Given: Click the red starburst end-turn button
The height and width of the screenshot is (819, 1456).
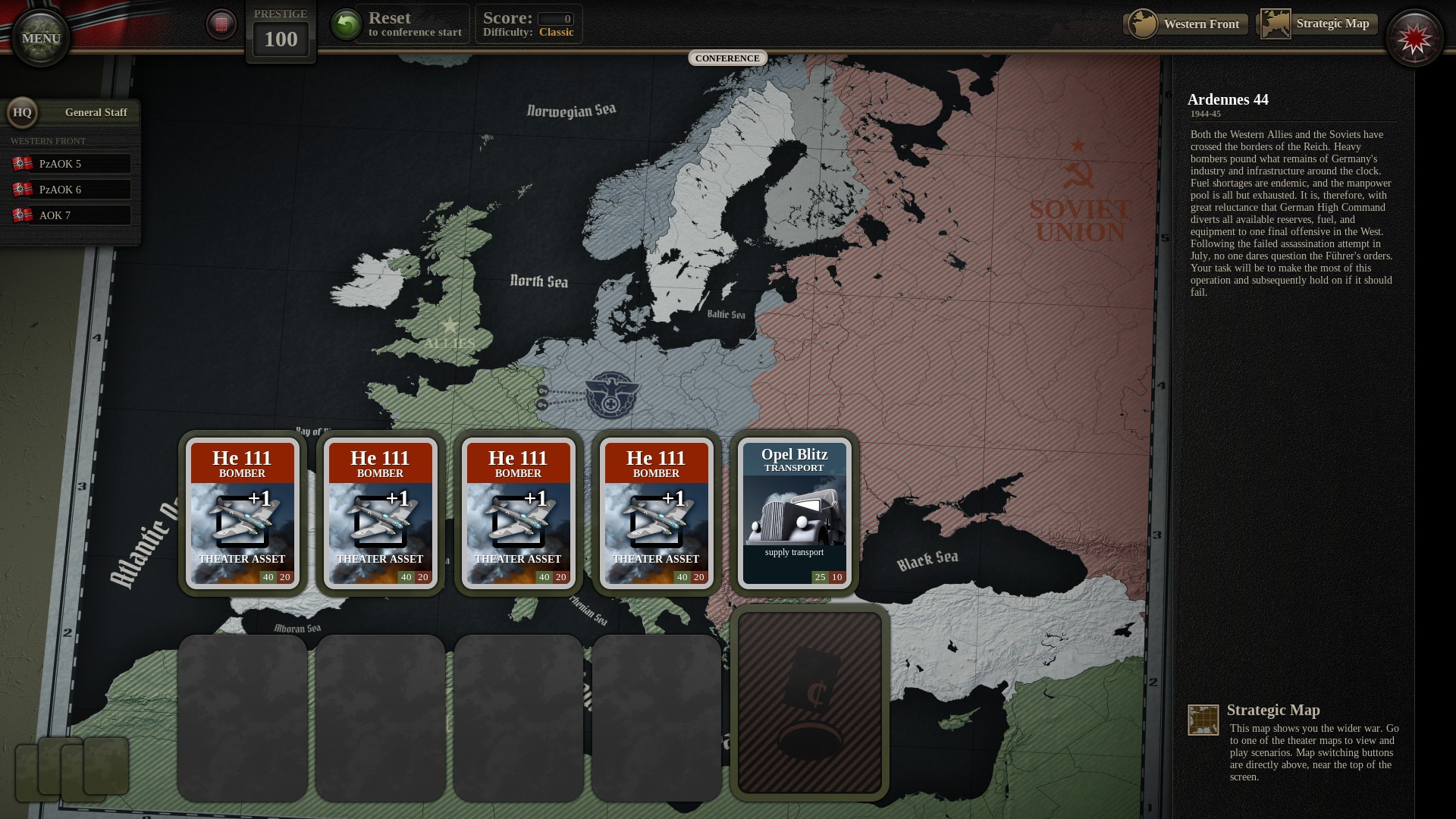Looking at the screenshot, I should (1414, 39).
